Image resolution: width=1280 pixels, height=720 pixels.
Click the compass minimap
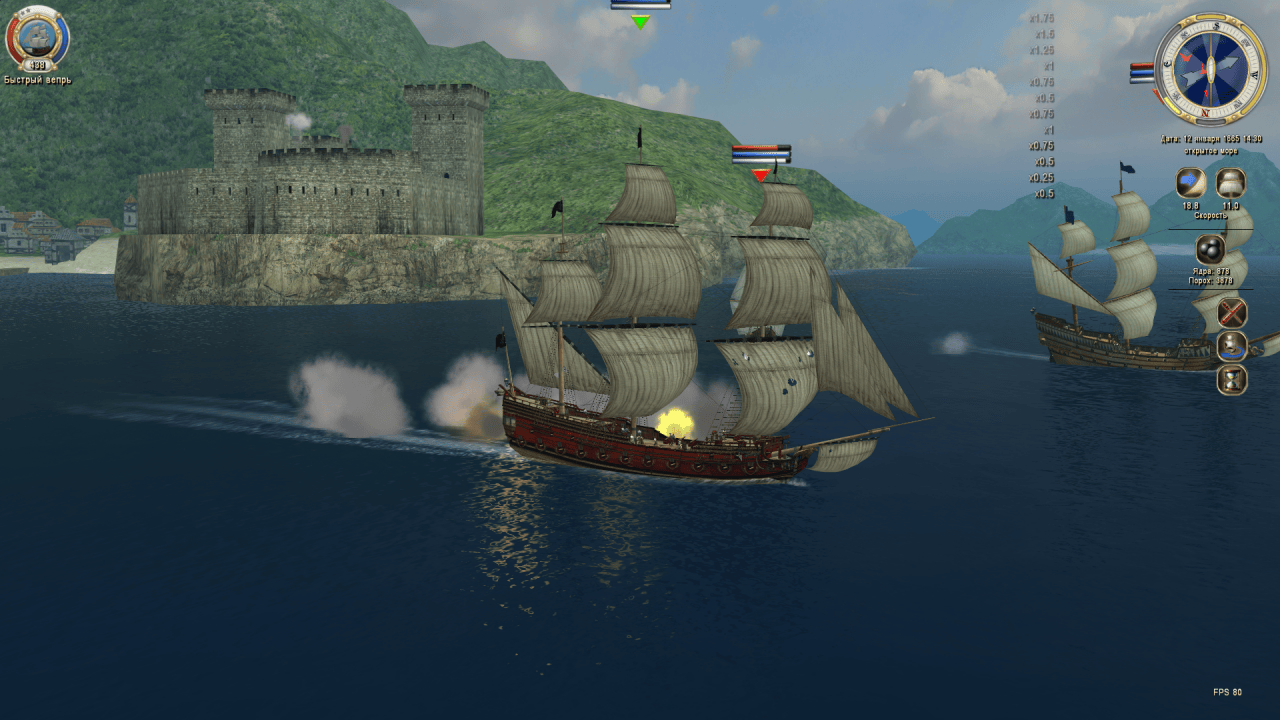(x=1210, y=69)
